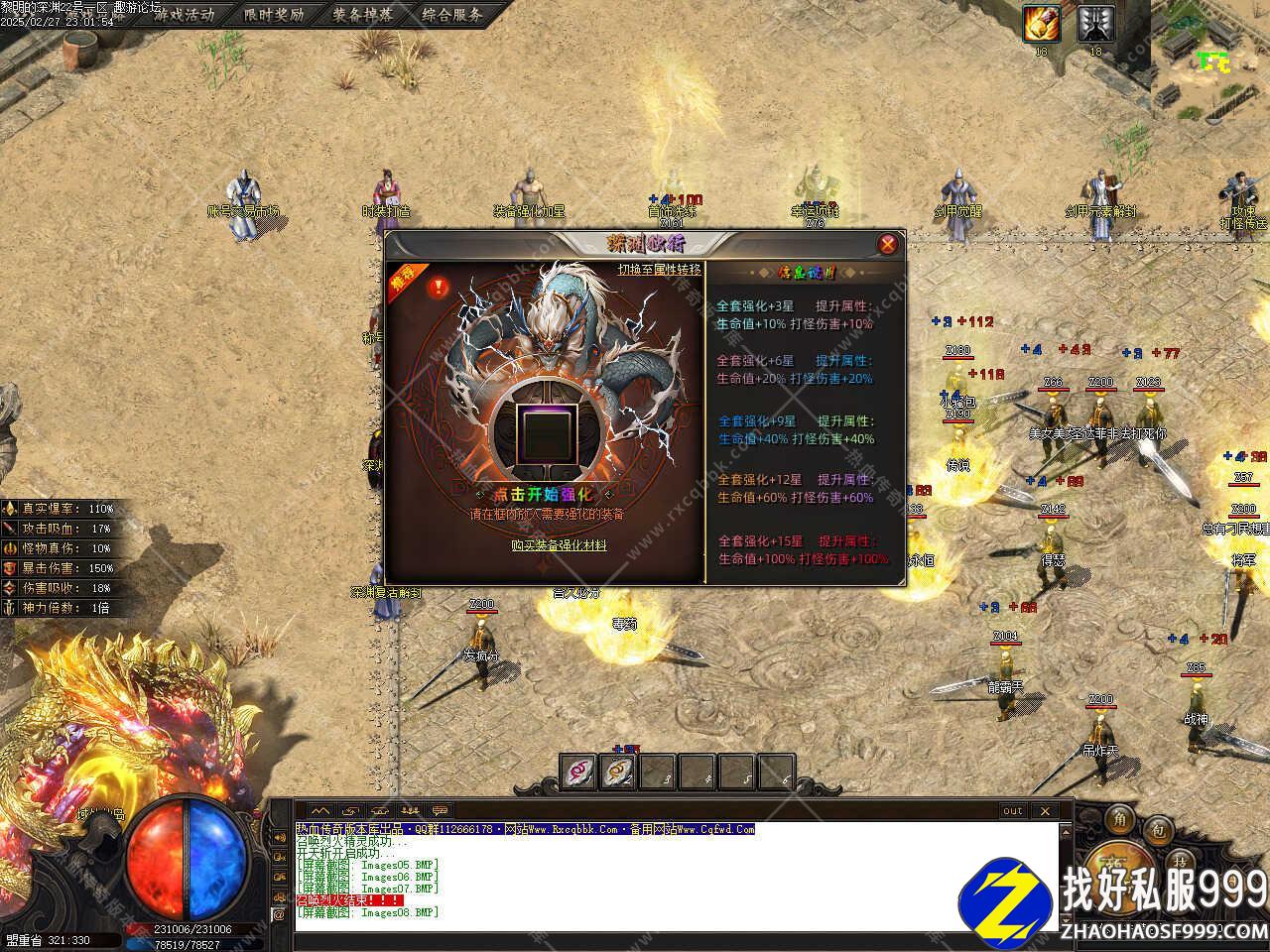Open the 综合服务 menu
The height and width of the screenshot is (952, 1270).
pyautogui.click(x=452, y=15)
